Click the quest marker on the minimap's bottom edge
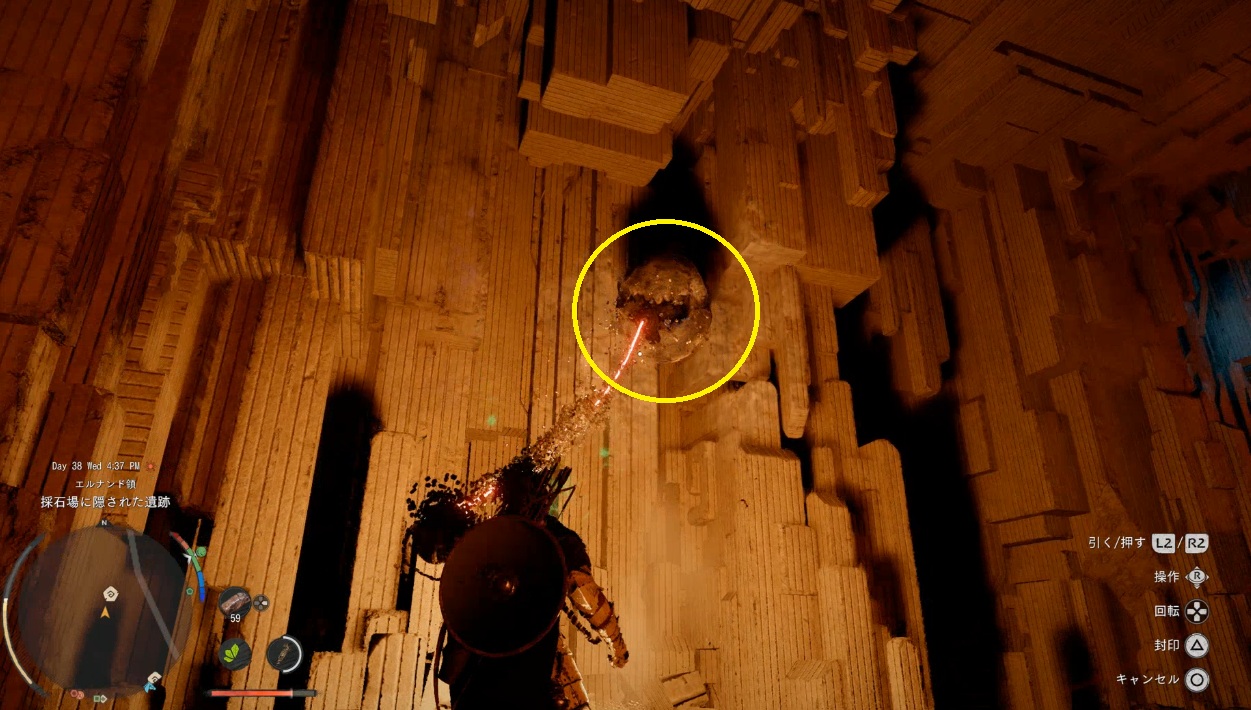This screenshot has height=710, width=1251. tap(153, 679)
